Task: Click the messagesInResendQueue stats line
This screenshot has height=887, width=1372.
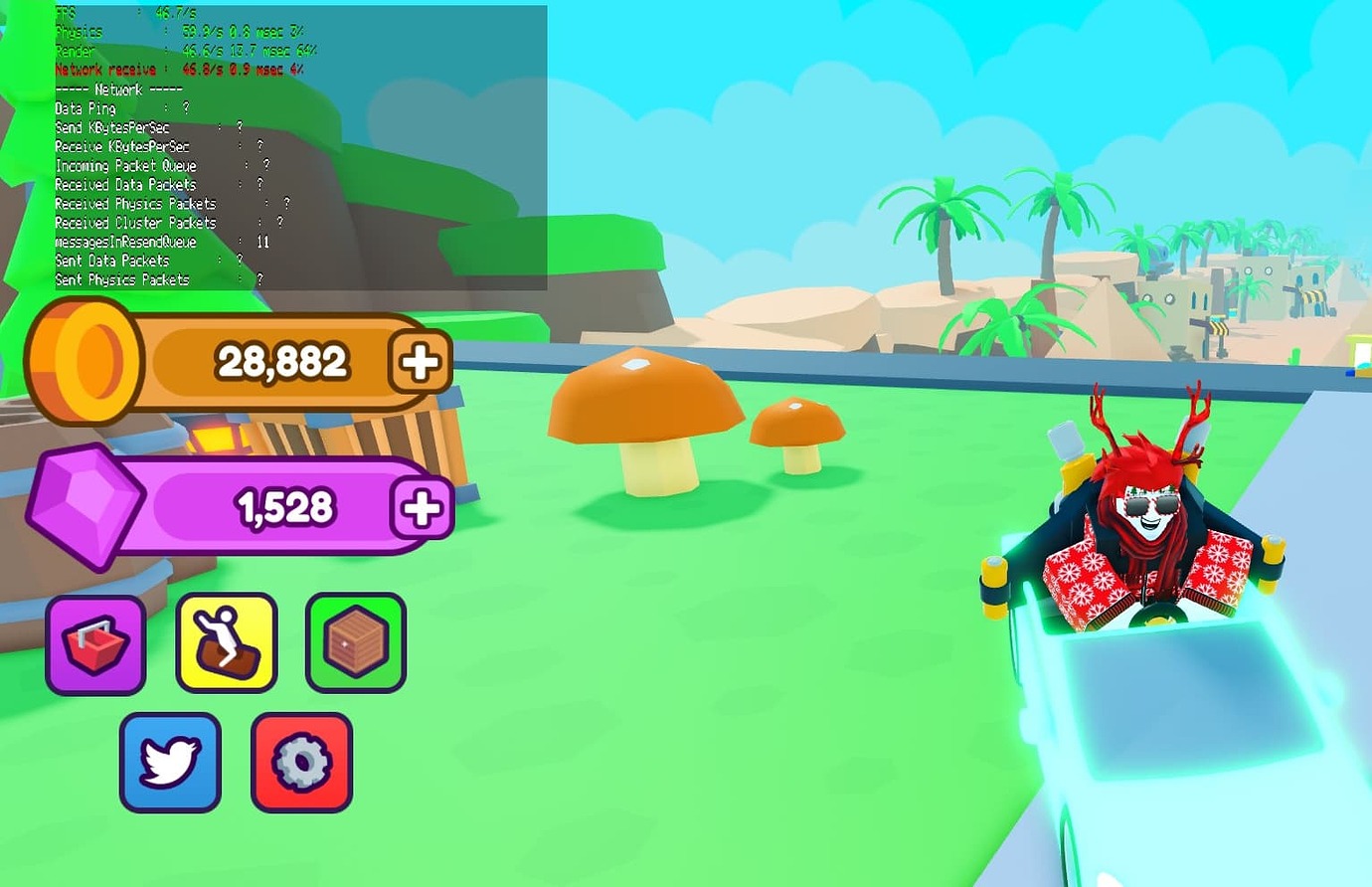Action: click(x=129, y=241)
